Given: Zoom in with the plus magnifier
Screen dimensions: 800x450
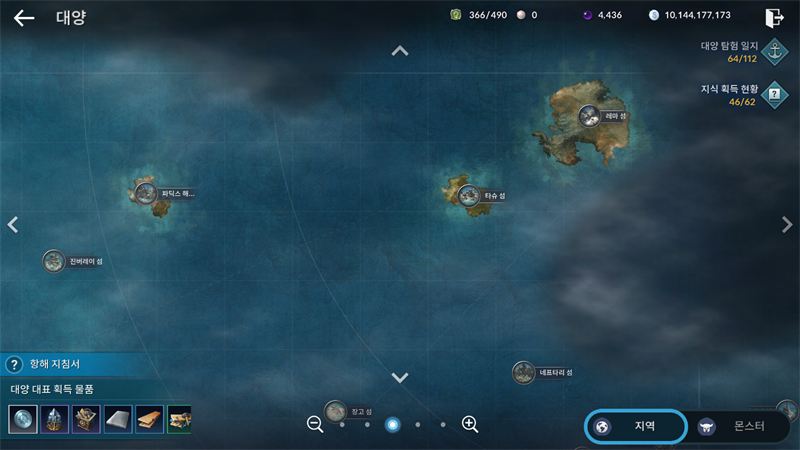Looking at the screenshot, I should click(x=470, y=424).
